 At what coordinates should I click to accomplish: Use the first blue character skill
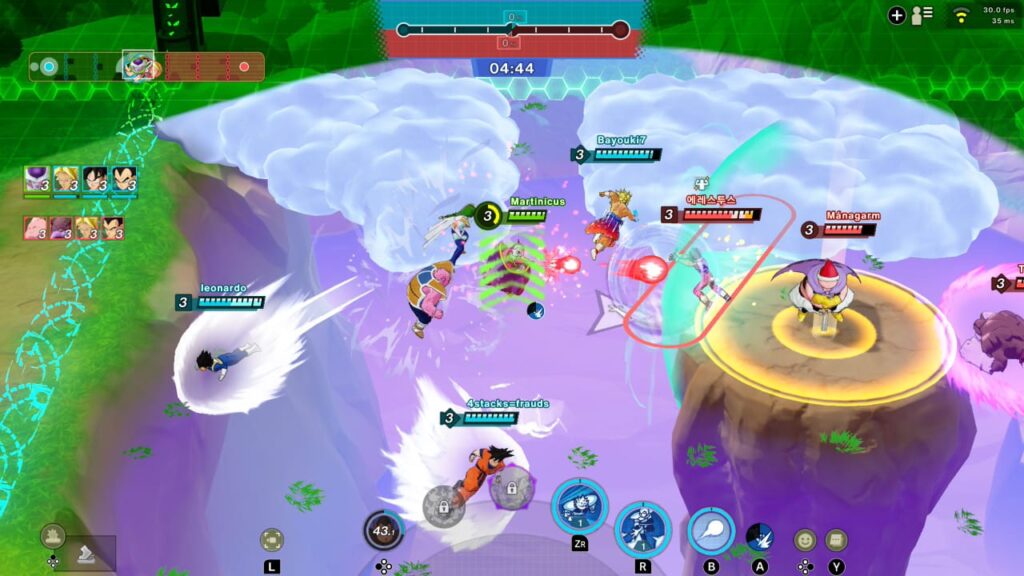click(579, 505)
